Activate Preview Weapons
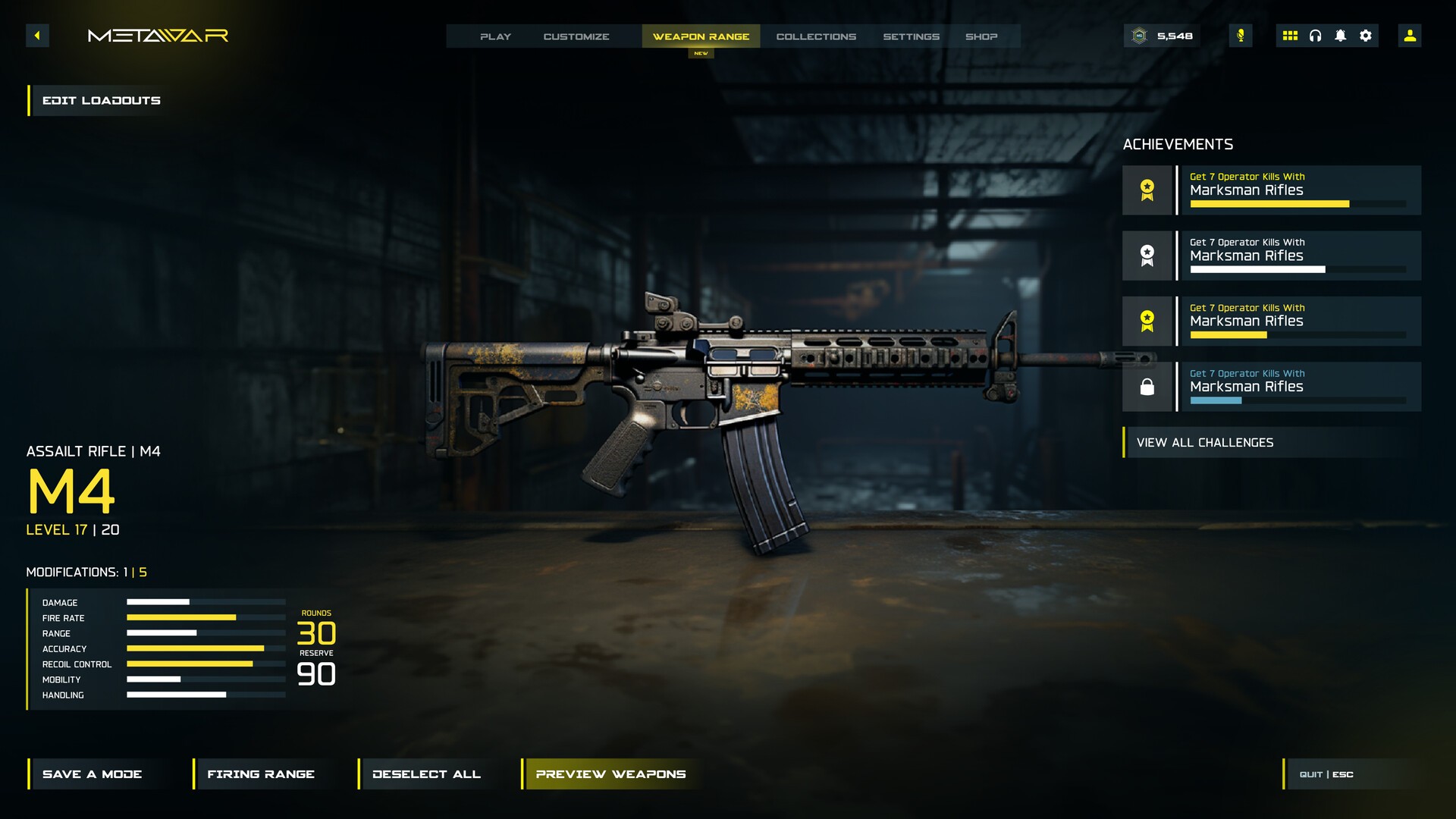 [610, 773]
